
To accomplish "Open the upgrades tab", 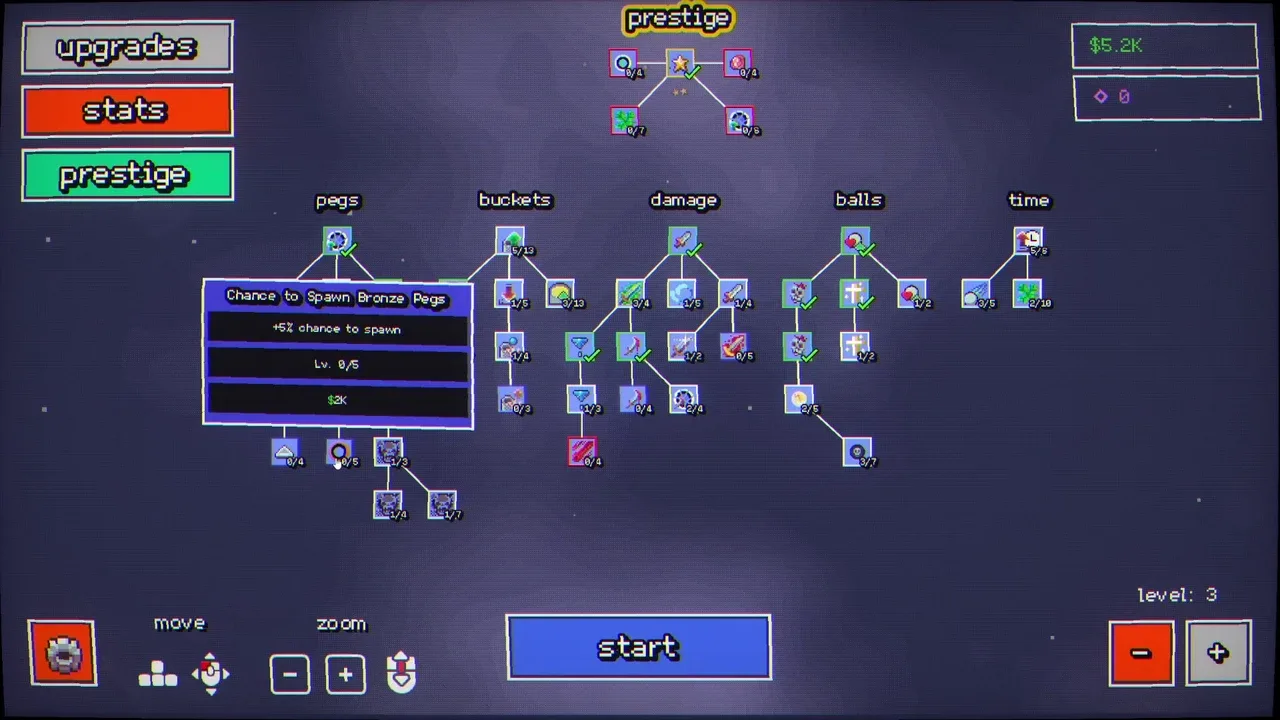I will tap(127, 47).
